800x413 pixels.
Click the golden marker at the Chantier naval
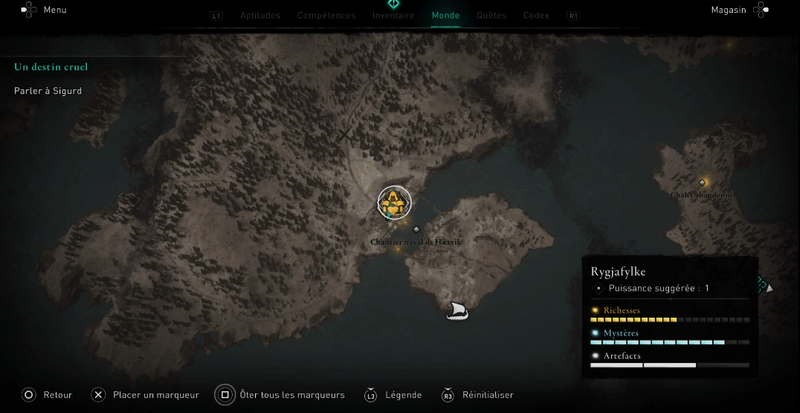click(x=394, y=202)
